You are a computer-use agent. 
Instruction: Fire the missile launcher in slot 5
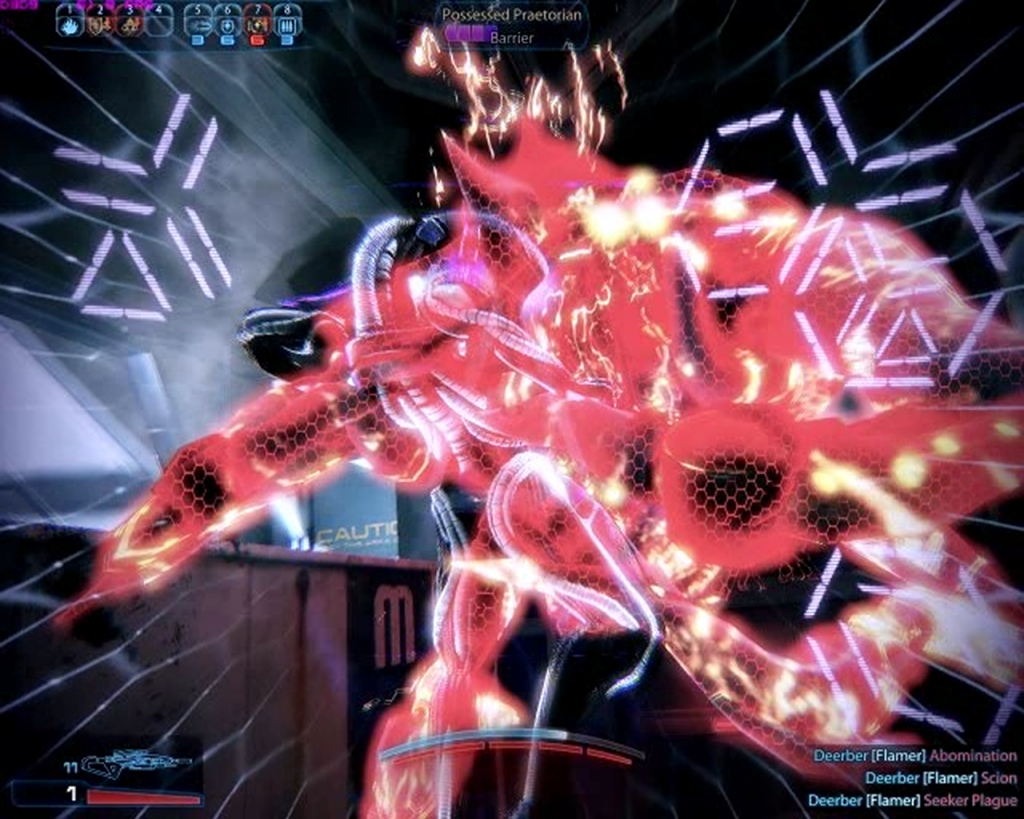pos(198,23)
